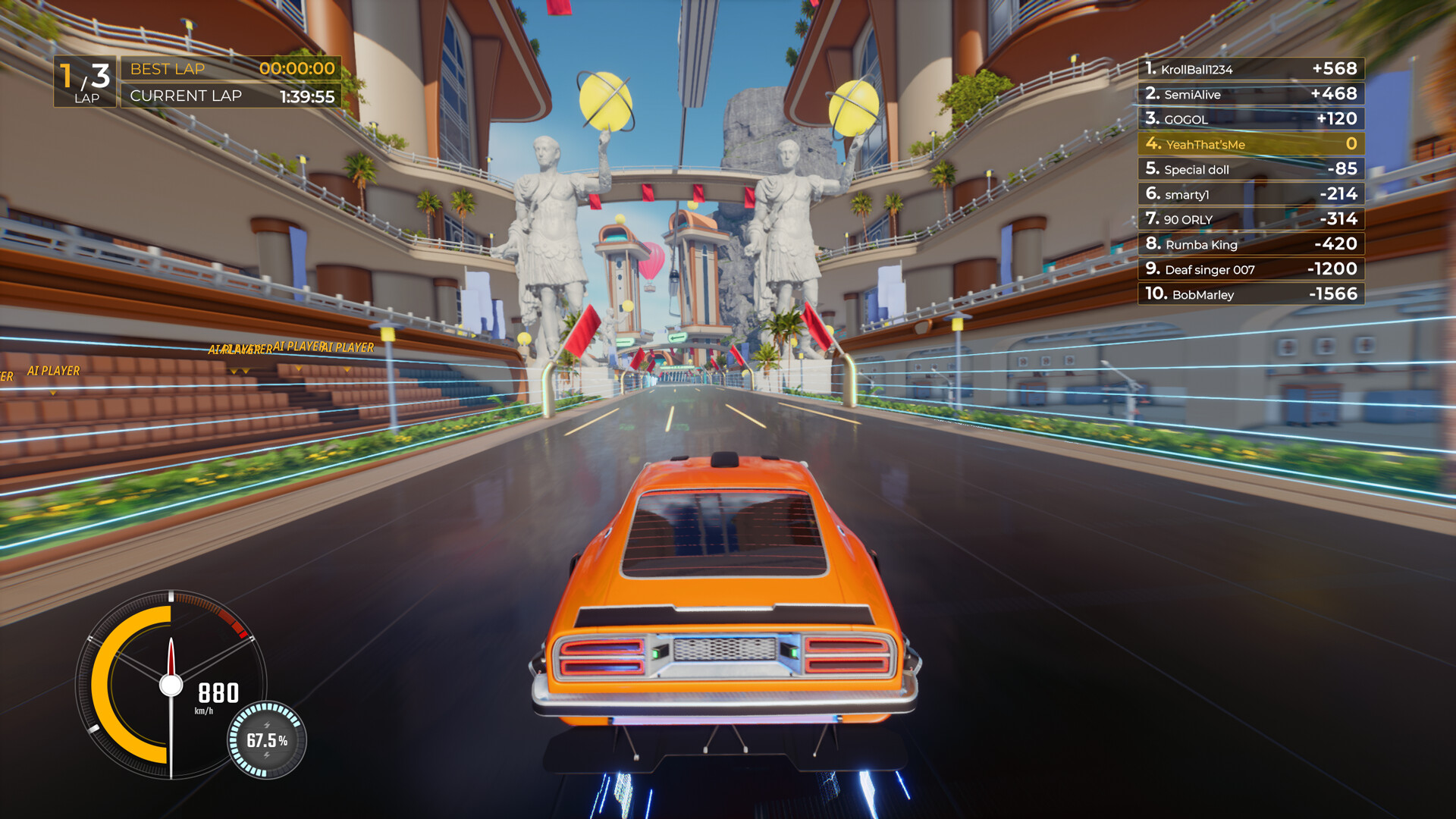Click BobMarley at the bottom of standings
This screenshot has height=819, width=1456.
[1250, 294]
